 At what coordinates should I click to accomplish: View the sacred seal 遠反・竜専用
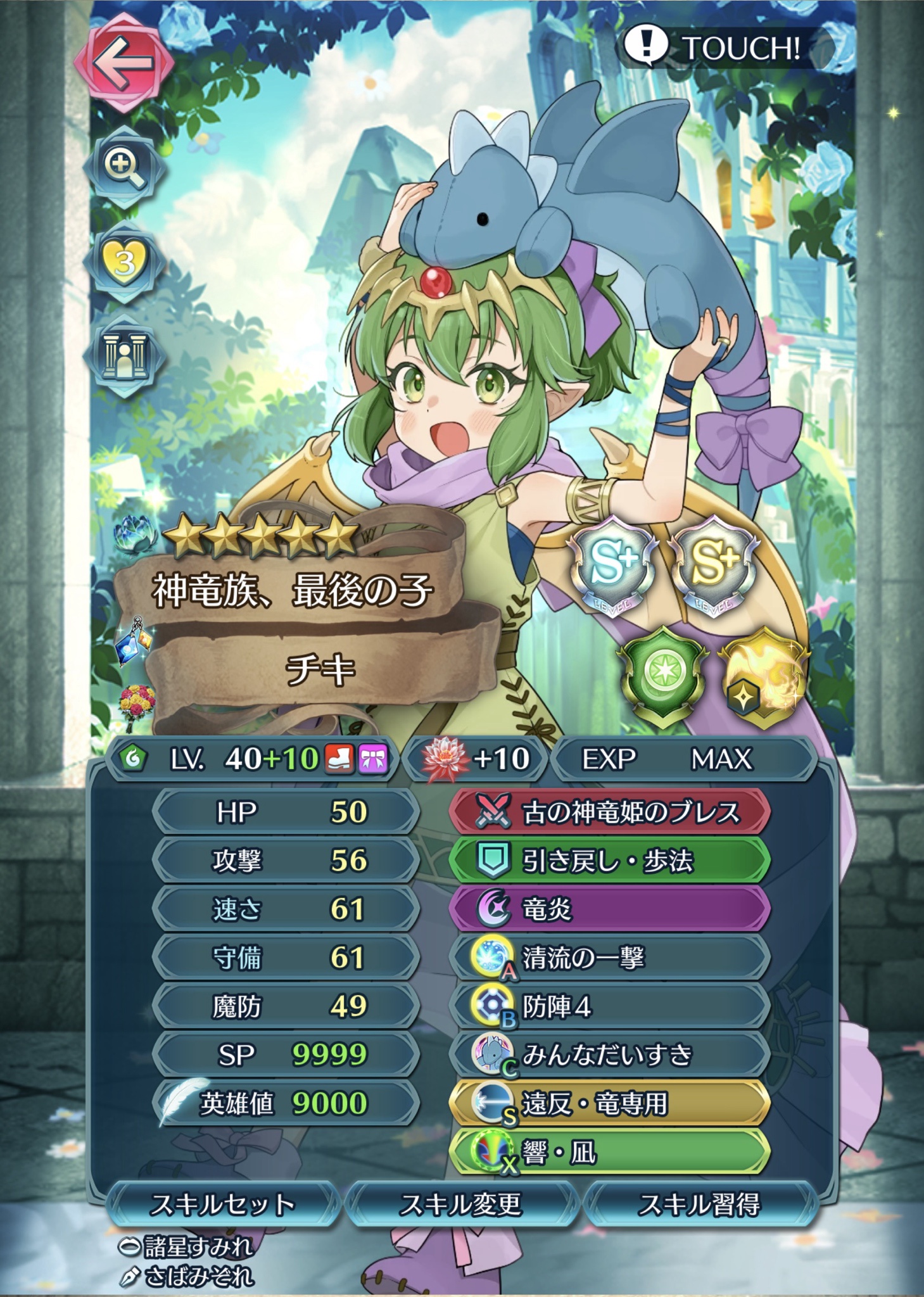tap(609, 1103)
